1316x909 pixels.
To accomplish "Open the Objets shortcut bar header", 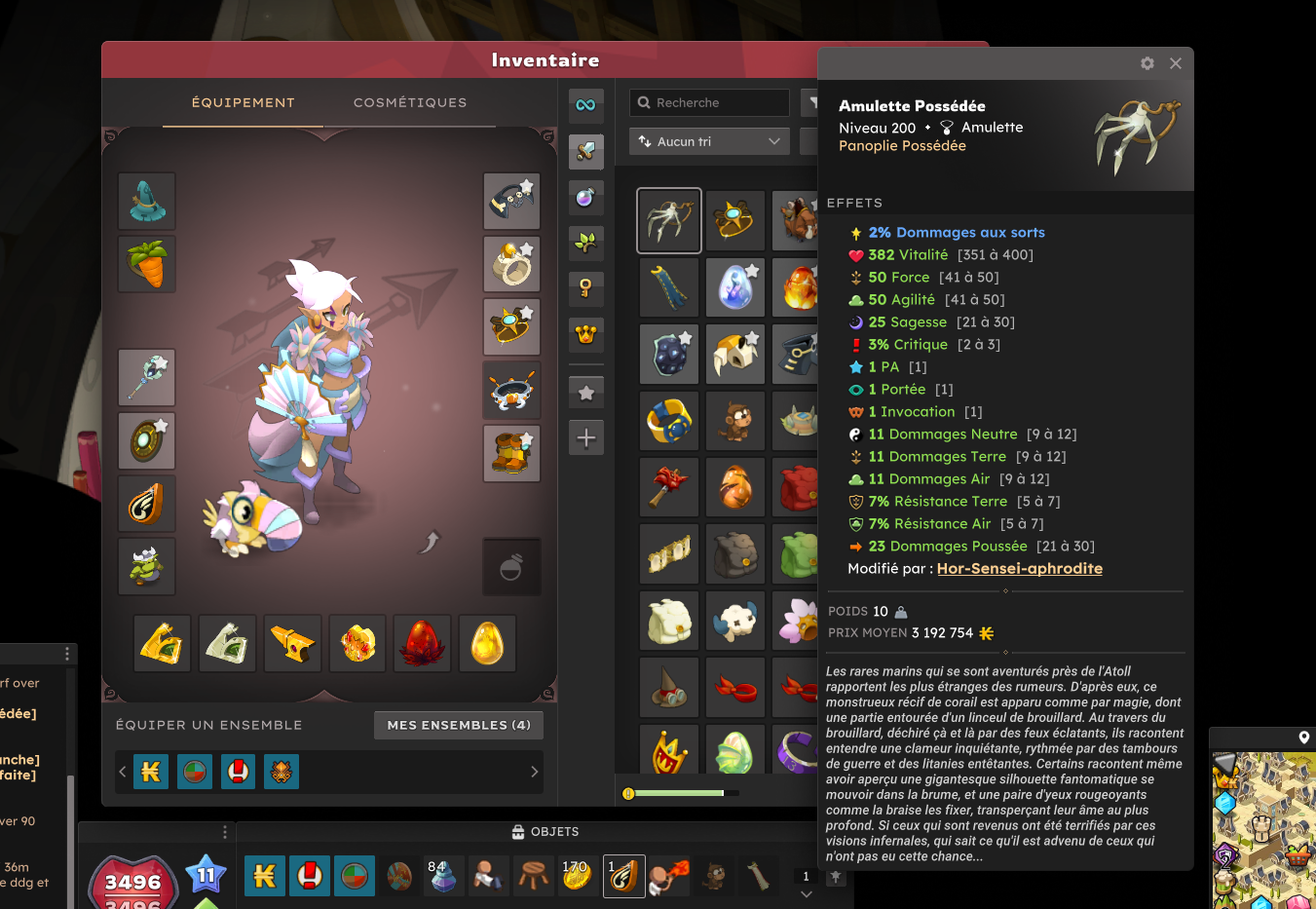I will click(x=545, y=832).
